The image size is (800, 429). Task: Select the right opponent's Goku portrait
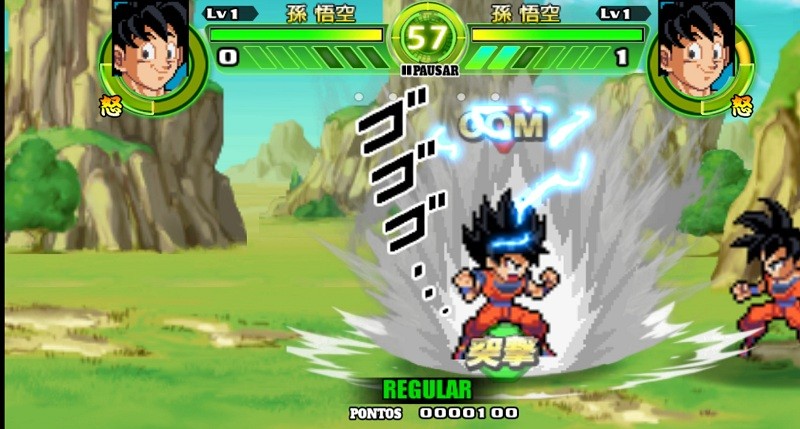(x=696, y=52)
